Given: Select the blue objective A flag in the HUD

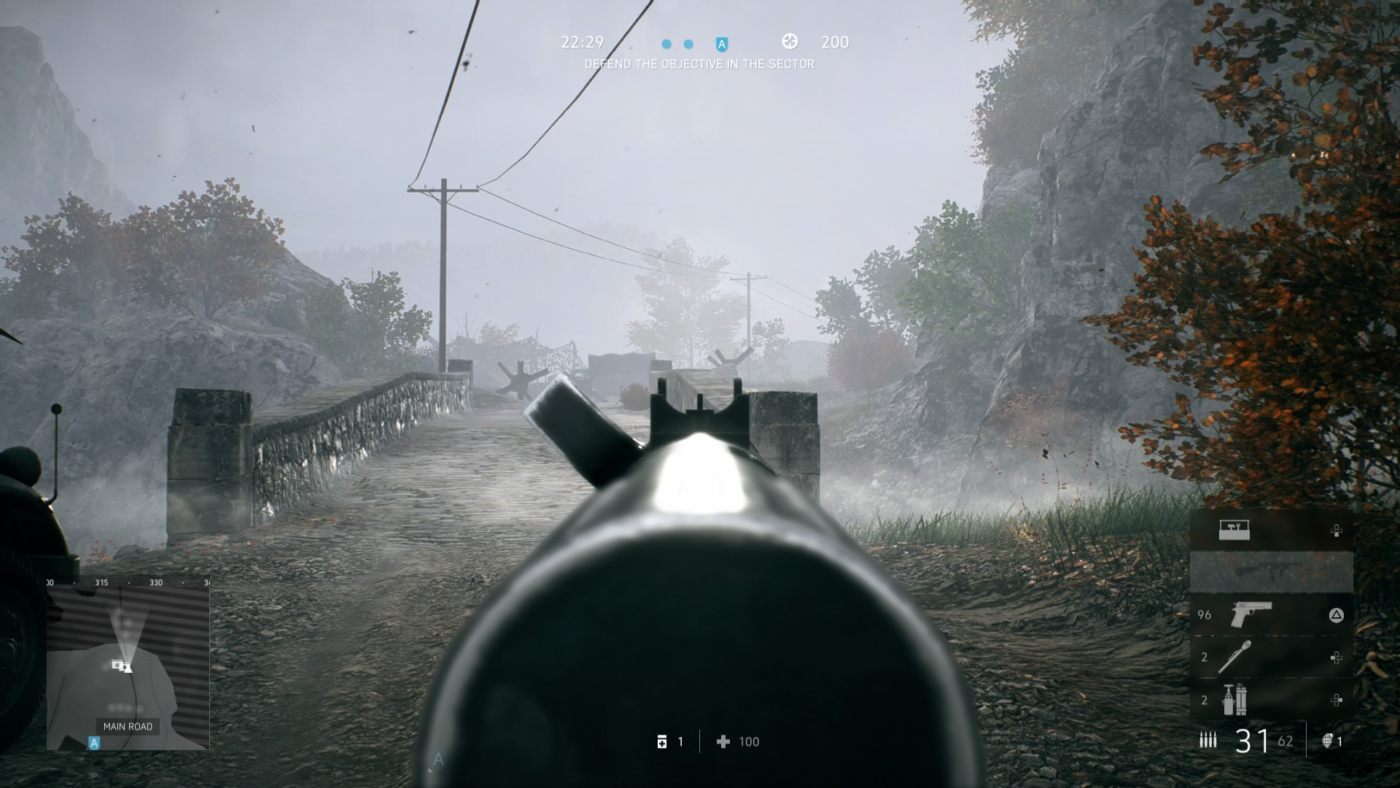Looking at the screenshot, I should (x=719, y=43).
